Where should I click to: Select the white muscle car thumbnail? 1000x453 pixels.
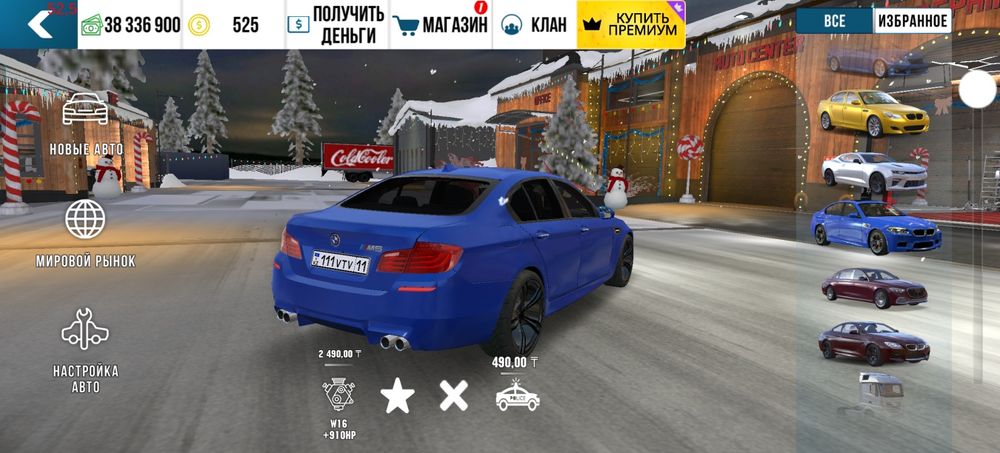[x=873, y=171]
